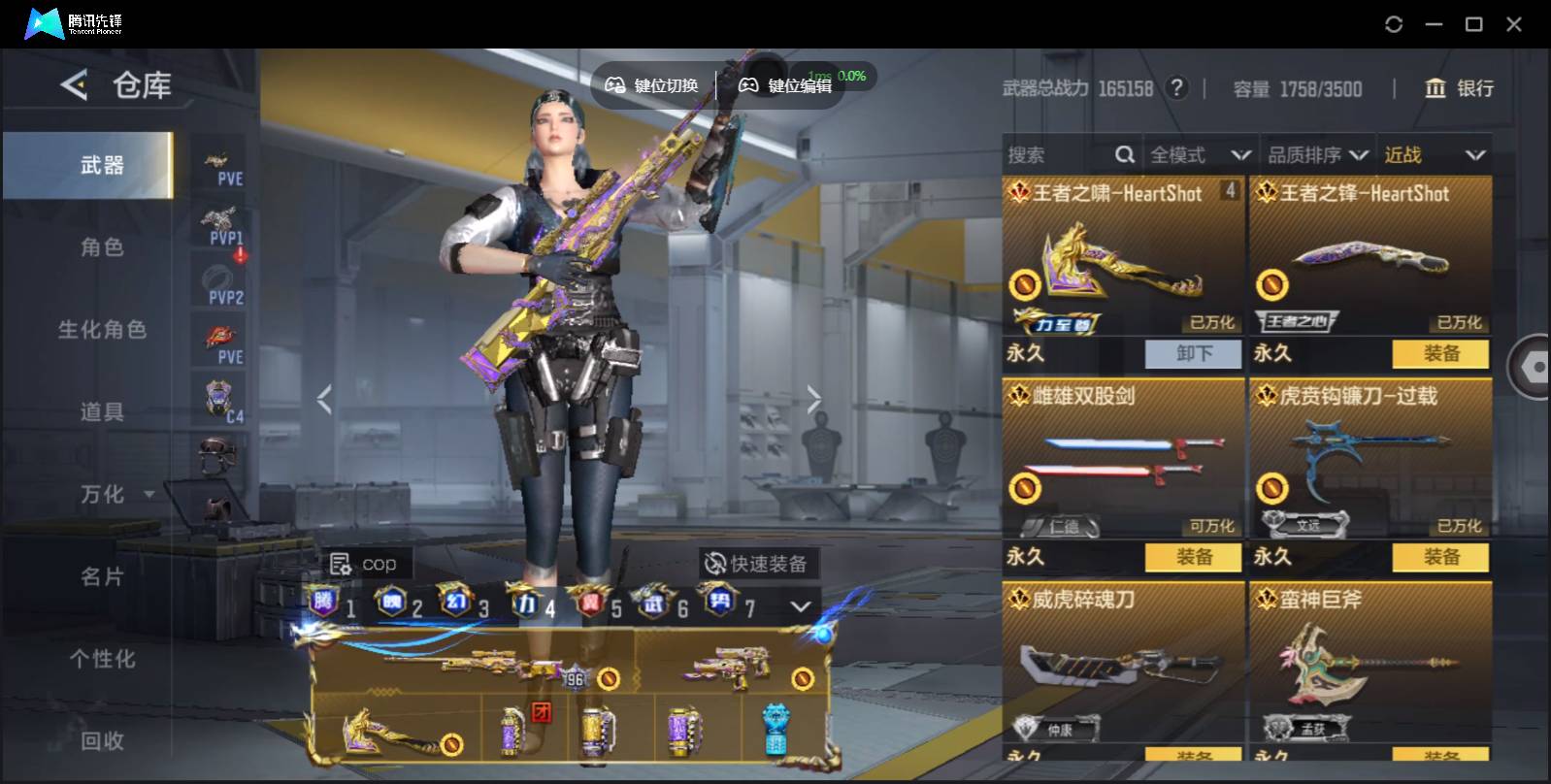The height and width of the screenshot is (784, 1551).
Task: Click the 键位切换 key mapping switch
Action: 652,86
